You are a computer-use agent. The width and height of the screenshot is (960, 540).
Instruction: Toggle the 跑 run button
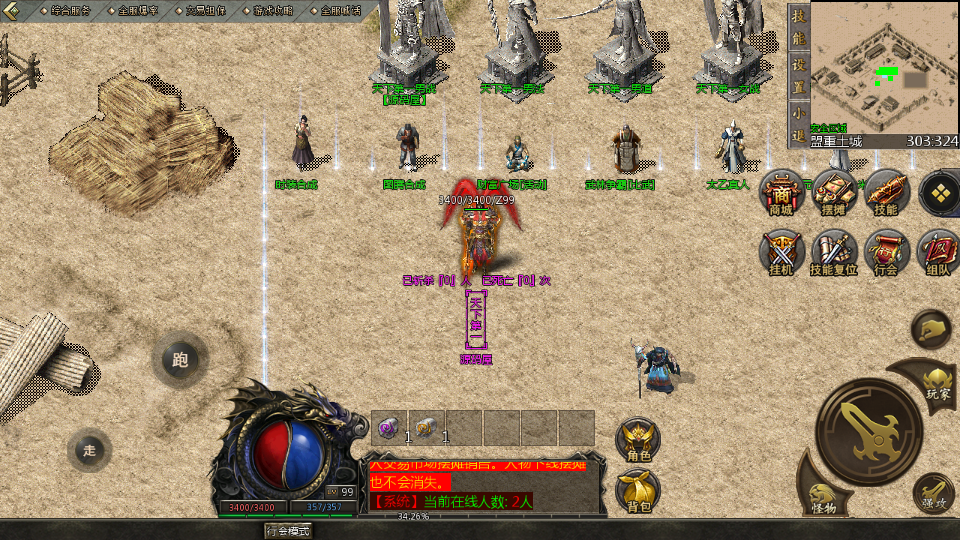[x=180, y=361]
